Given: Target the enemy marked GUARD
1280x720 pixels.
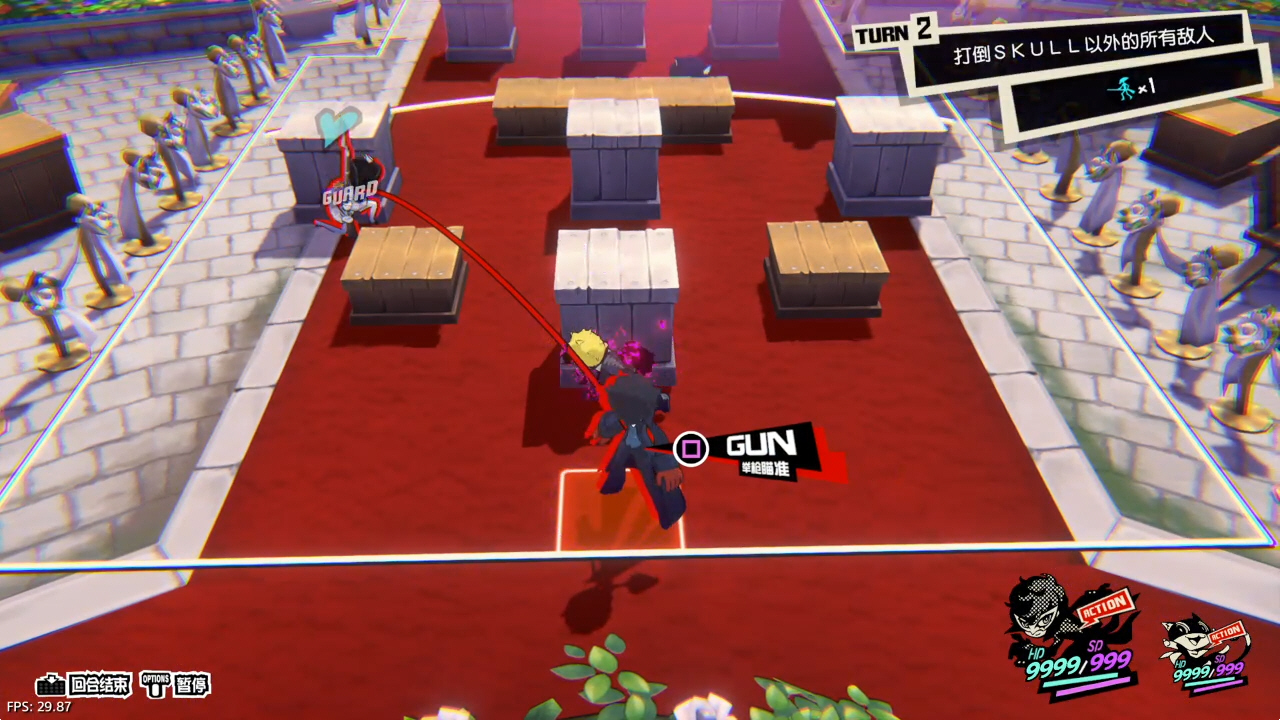Looking at the screenshot, I should coord(354,195).
